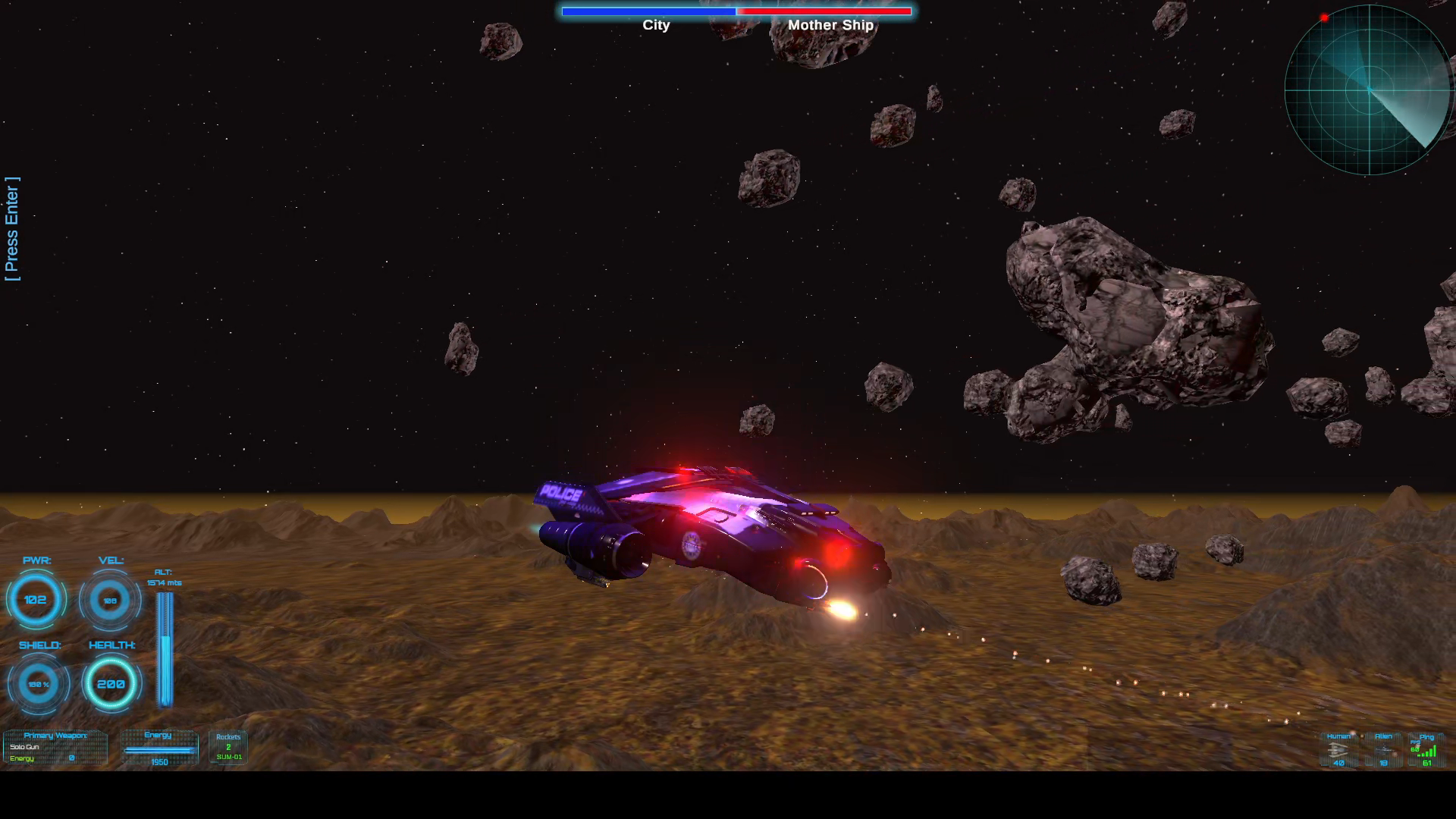Click the Human team ship icon
This screenshot has height=819, width=1456.
pyautogui.click(x=1337, y=749)
